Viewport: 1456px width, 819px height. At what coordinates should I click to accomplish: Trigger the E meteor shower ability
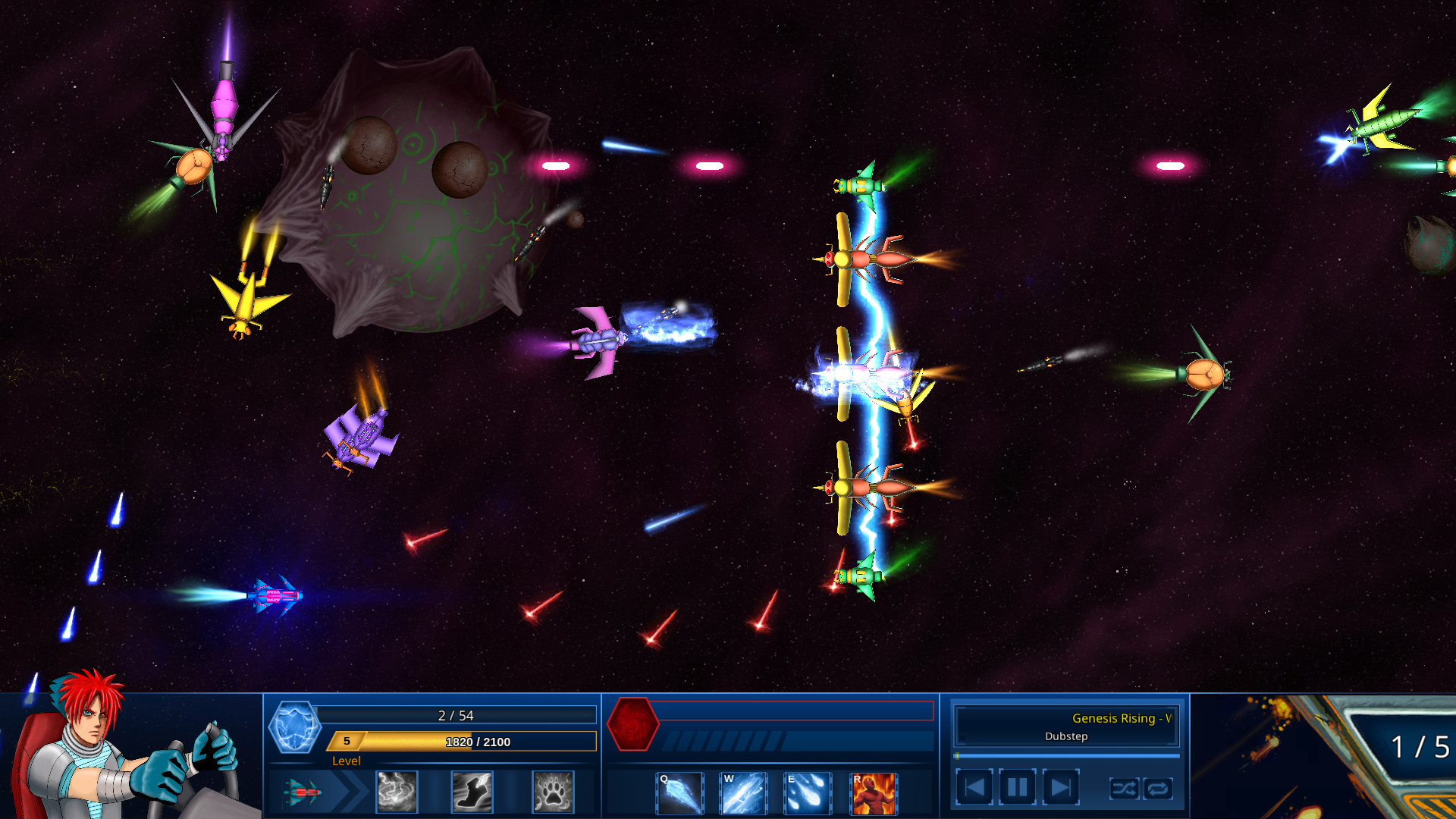tap(808, 793)
